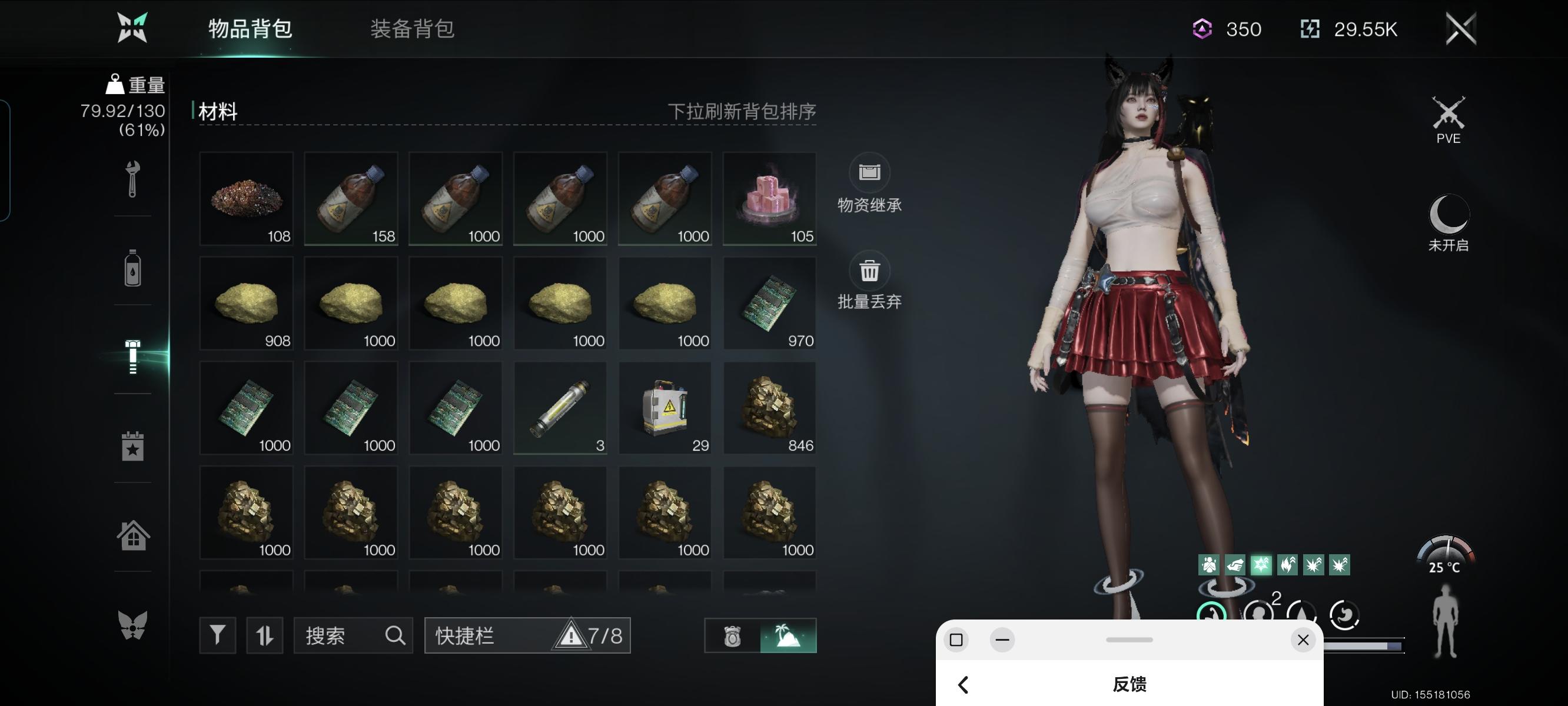Expand the 快捷栏 quick slot bar

coord(527,635)
